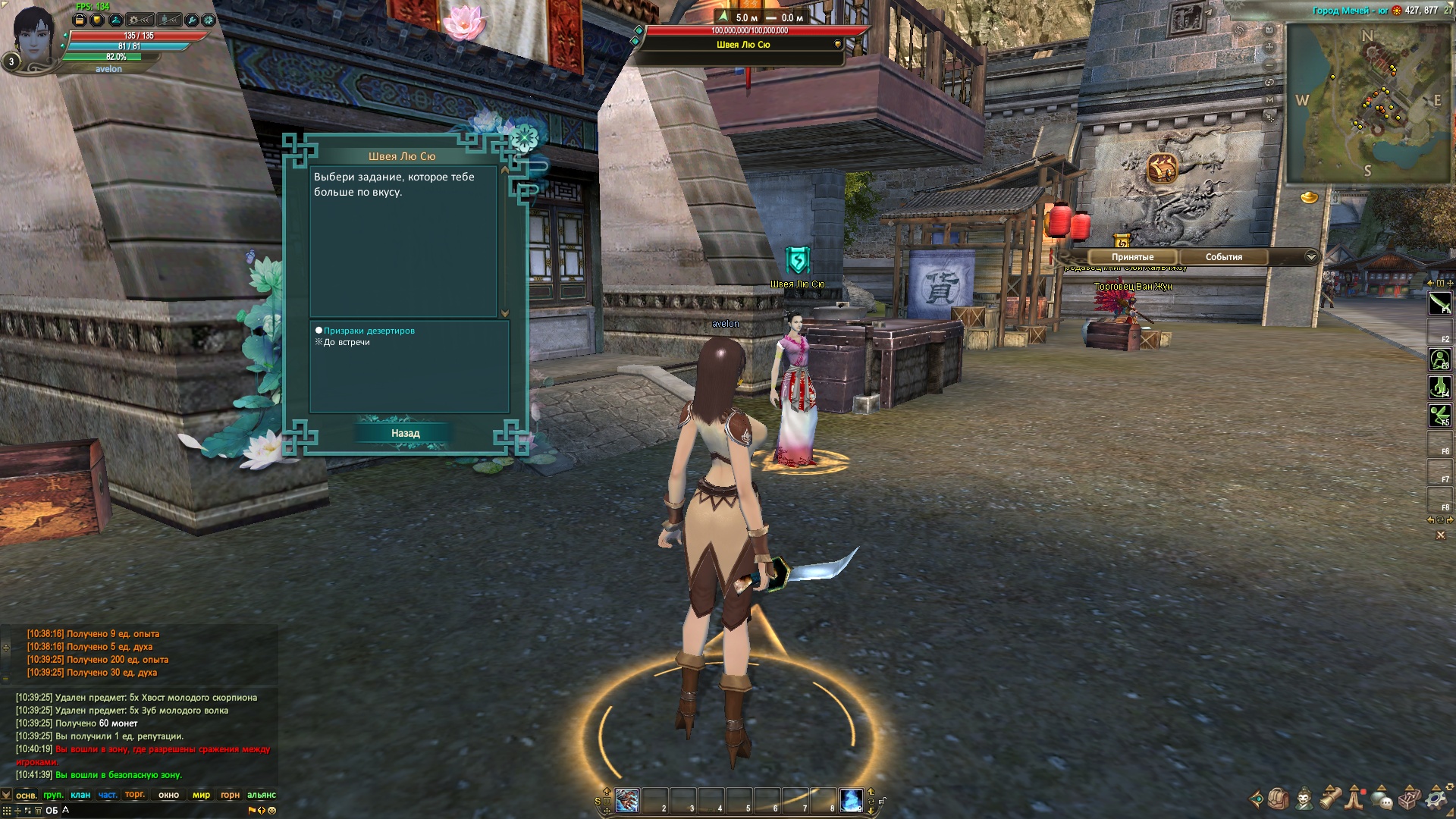Click the minimap
The image size is (1456, 819).
[1367, 102]
